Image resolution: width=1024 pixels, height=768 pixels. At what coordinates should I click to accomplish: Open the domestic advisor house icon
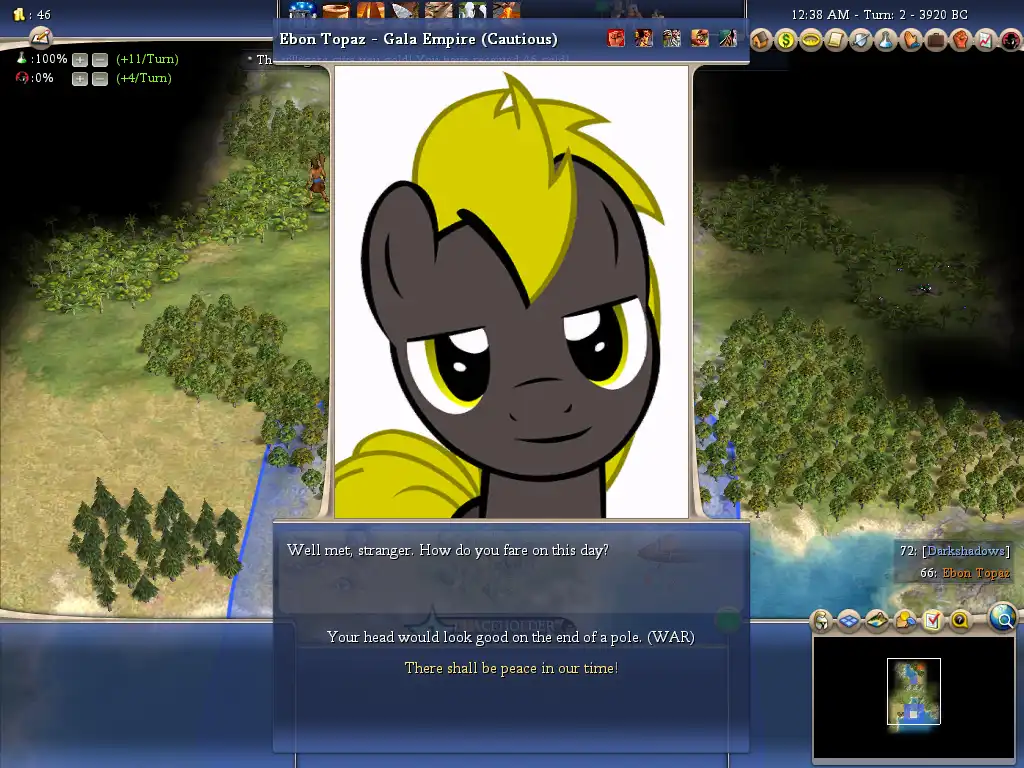tap(761, 40)
